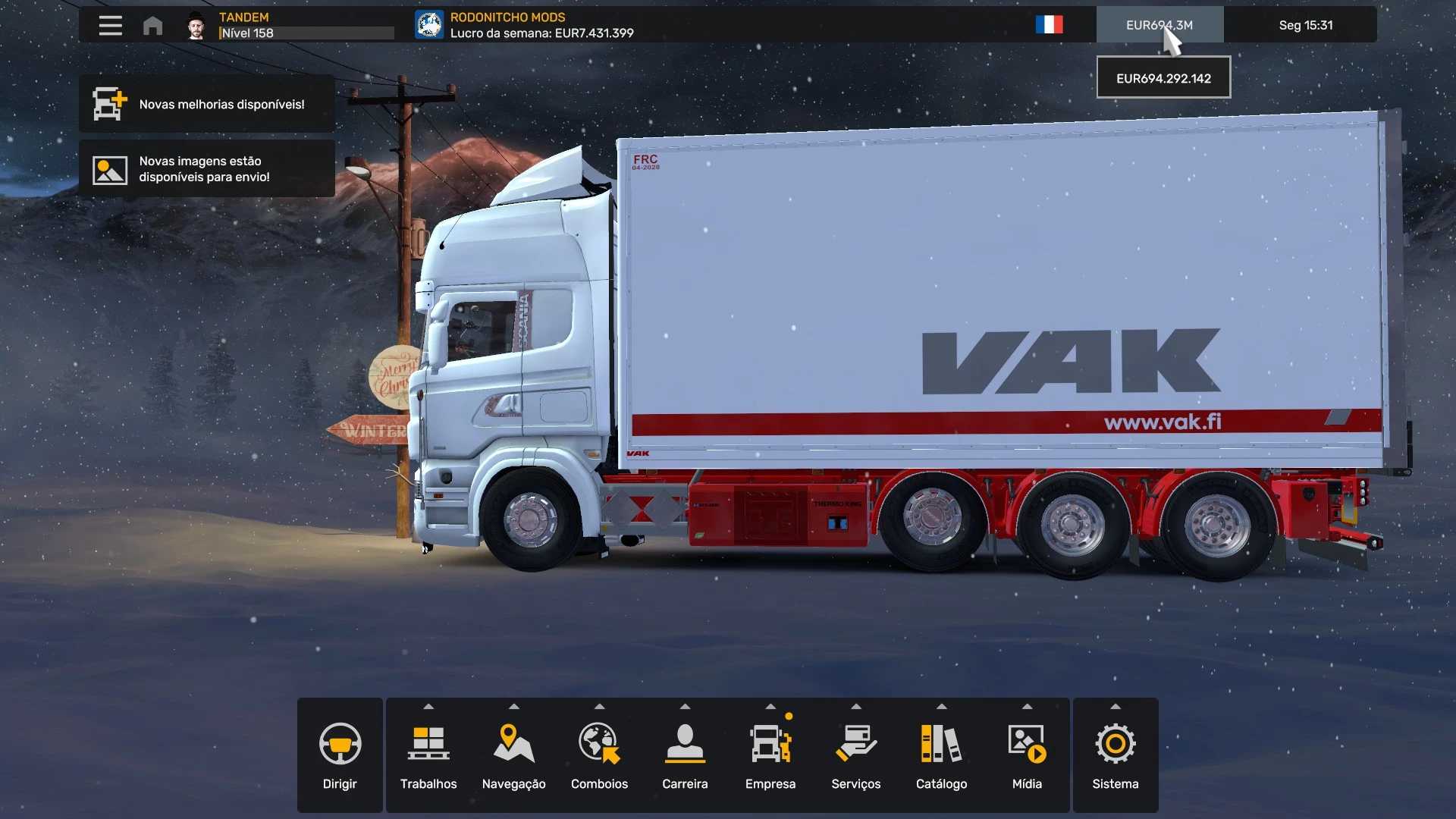Open the Trabalhos jobs menu
Screen dimensions: 1456x819
tap(428, 755)
